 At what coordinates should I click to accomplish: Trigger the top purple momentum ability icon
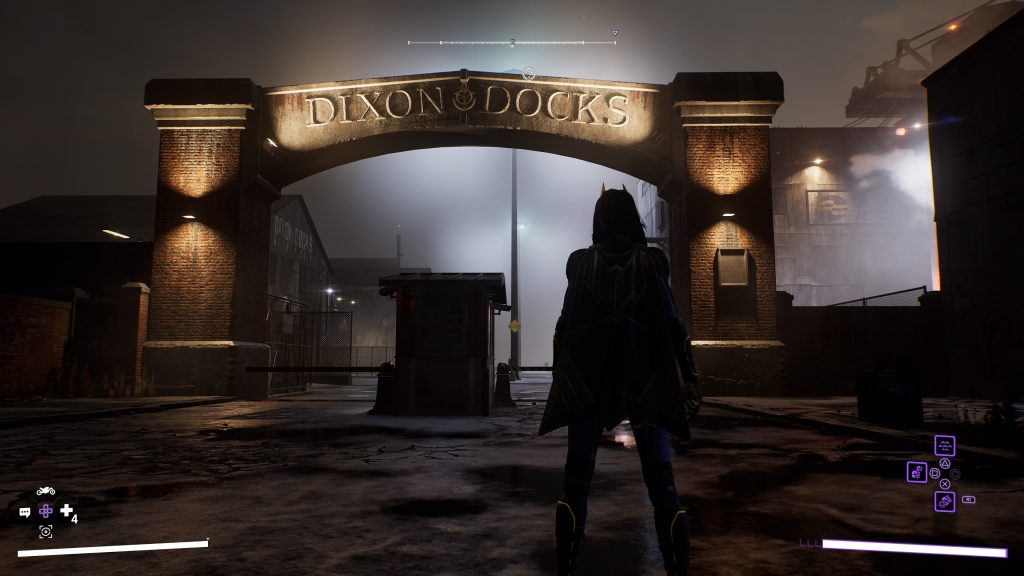point(944,446)
